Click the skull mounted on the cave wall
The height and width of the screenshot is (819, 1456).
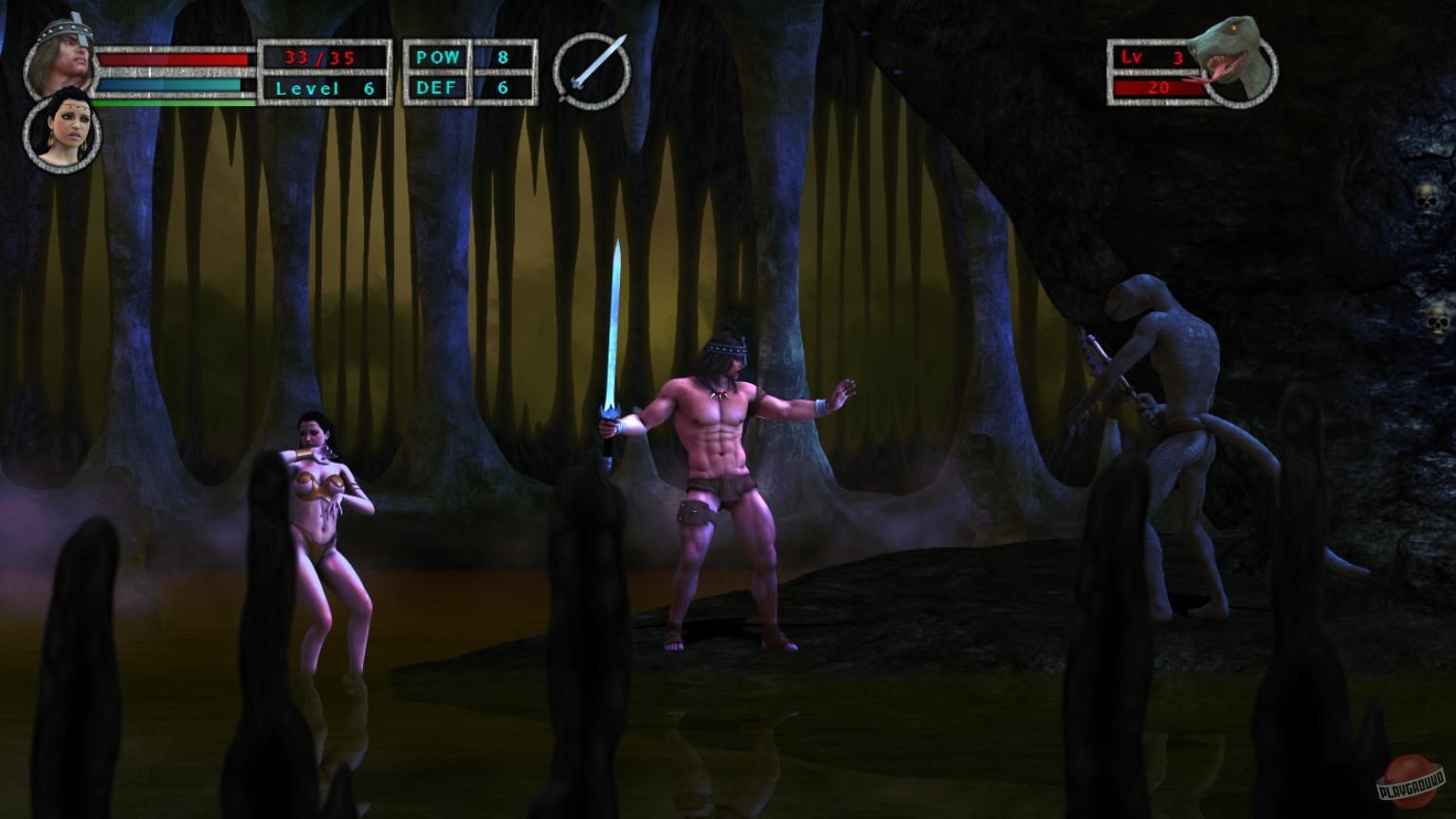click(x=1426, y=199)
